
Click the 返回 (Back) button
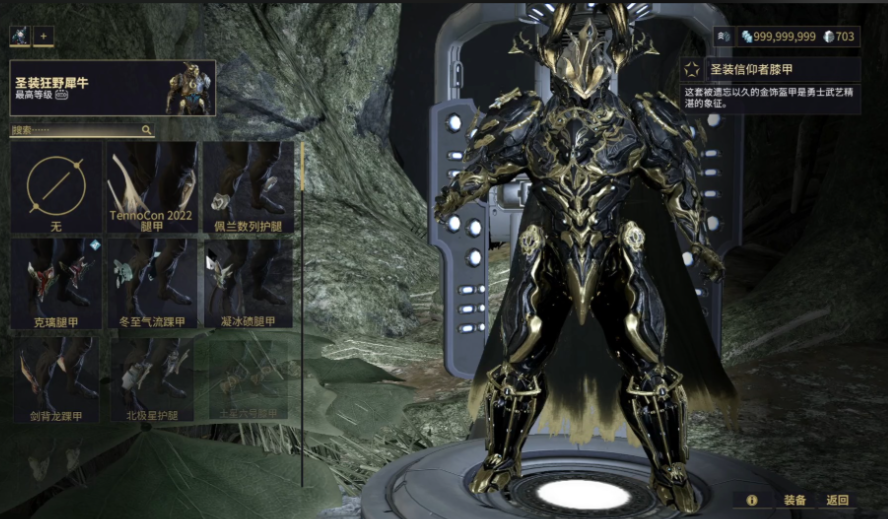[x=837, y=500]
